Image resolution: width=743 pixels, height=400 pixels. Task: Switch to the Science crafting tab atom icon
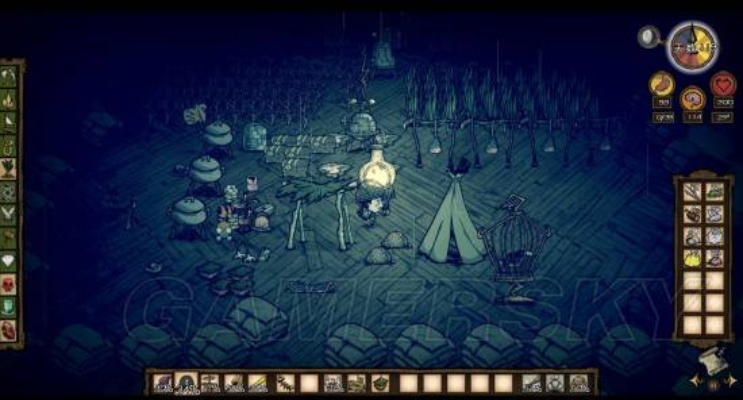coord(10,190)
